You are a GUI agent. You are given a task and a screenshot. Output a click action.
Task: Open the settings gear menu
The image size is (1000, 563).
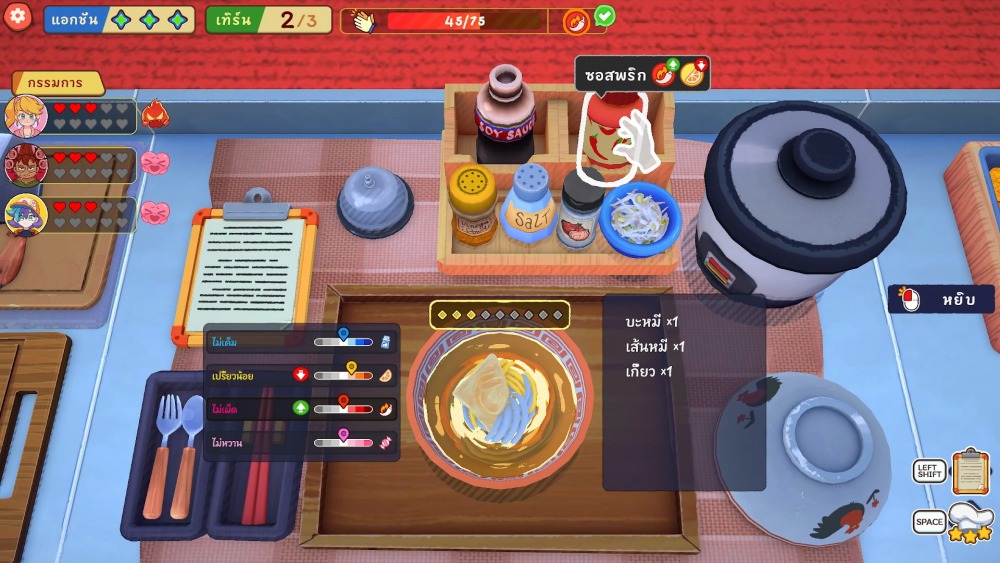(19, 17)
